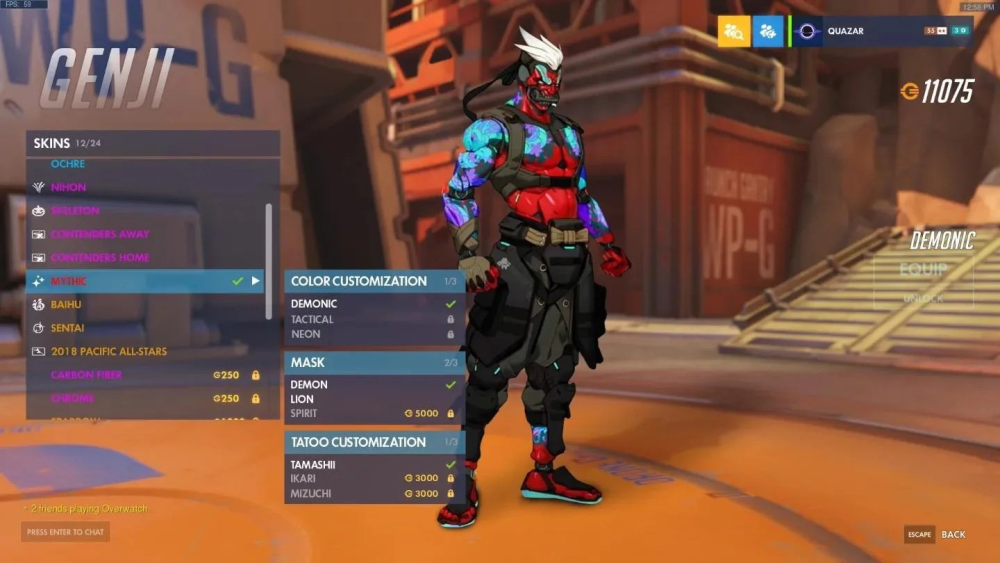Select the Mizuchi tattoo option
Image resolution: width=1000 pixels, height=563 pixels.
(311, 494)
